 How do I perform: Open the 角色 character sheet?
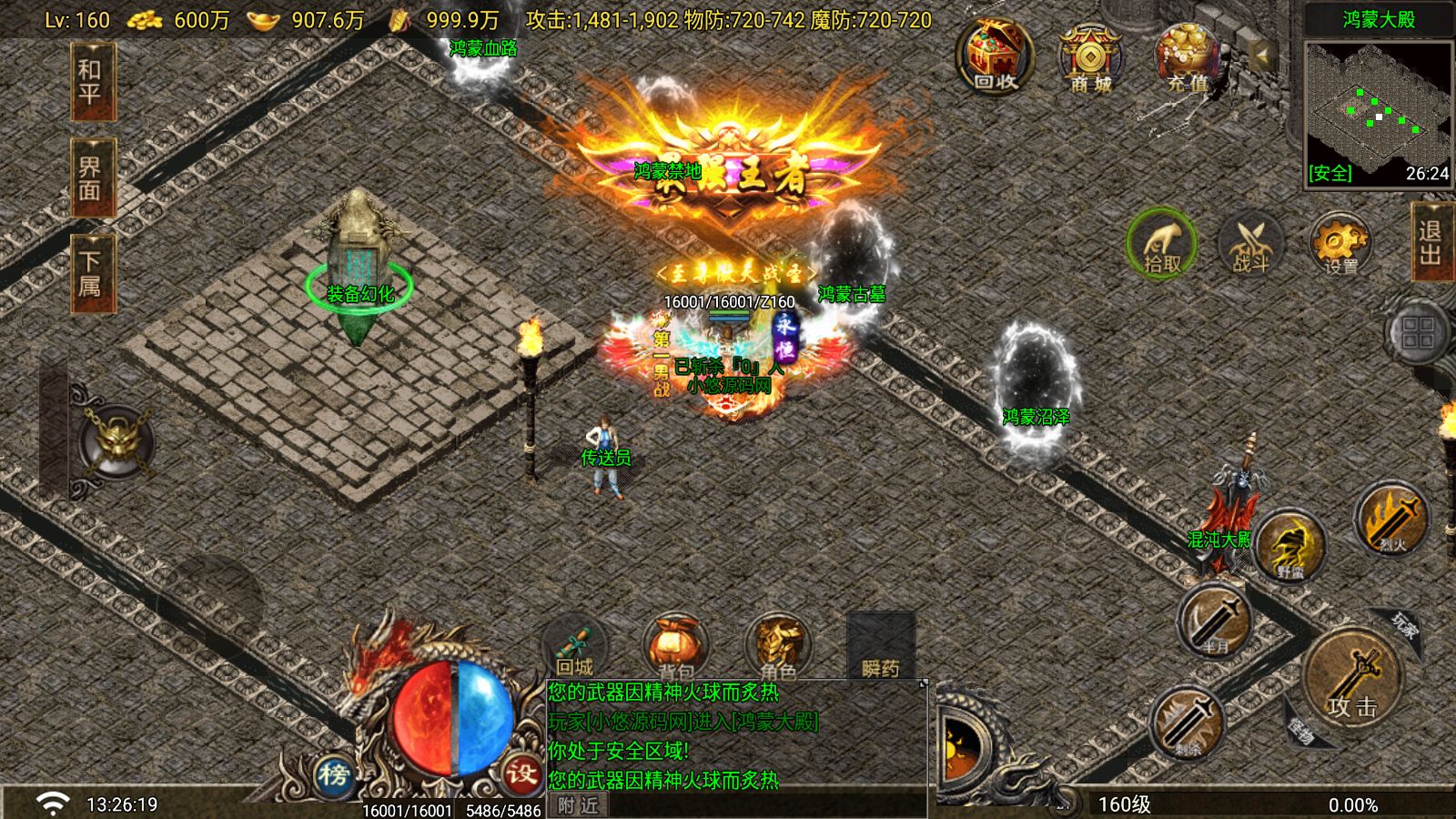(x=778, y=648)
